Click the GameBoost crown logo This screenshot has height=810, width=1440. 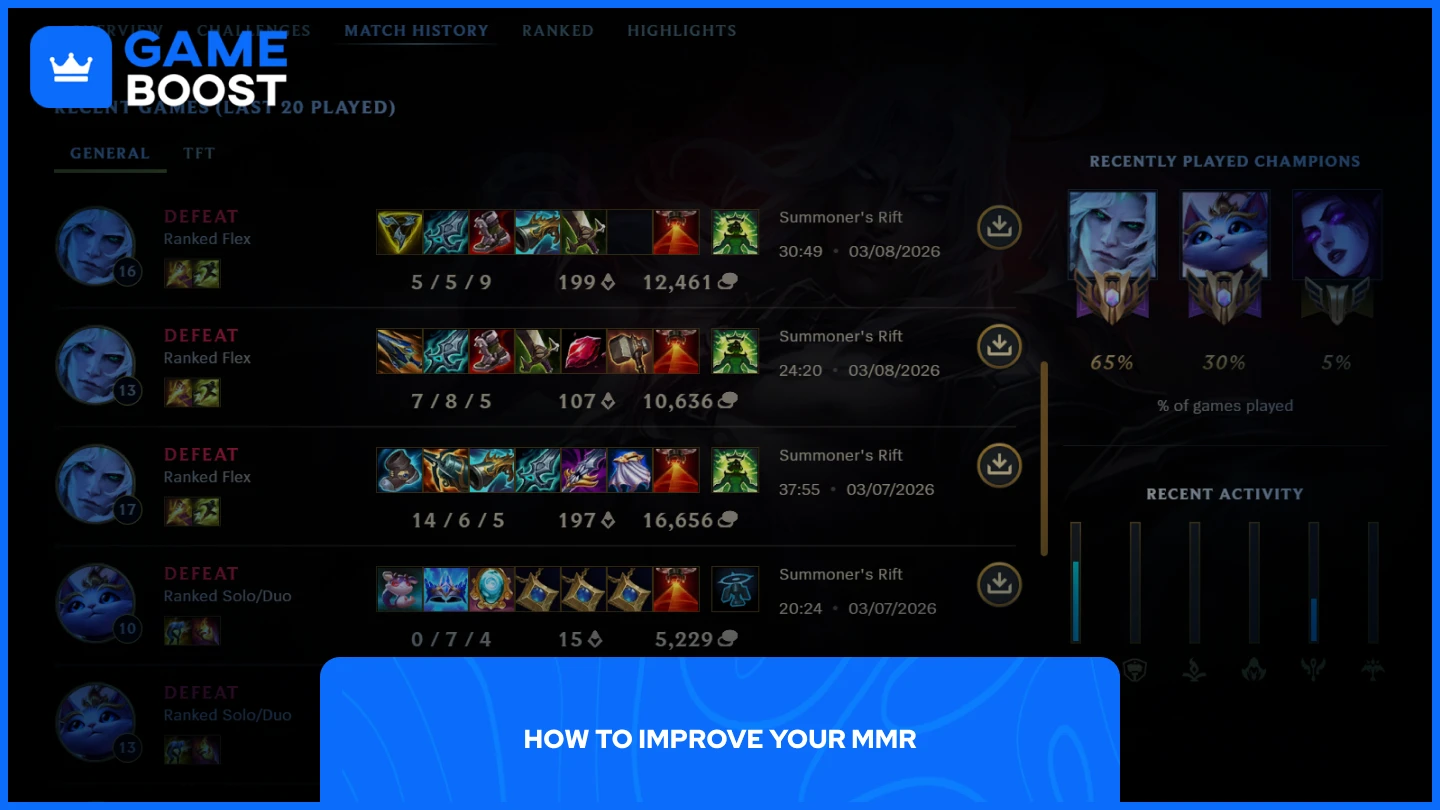(69, 65)
